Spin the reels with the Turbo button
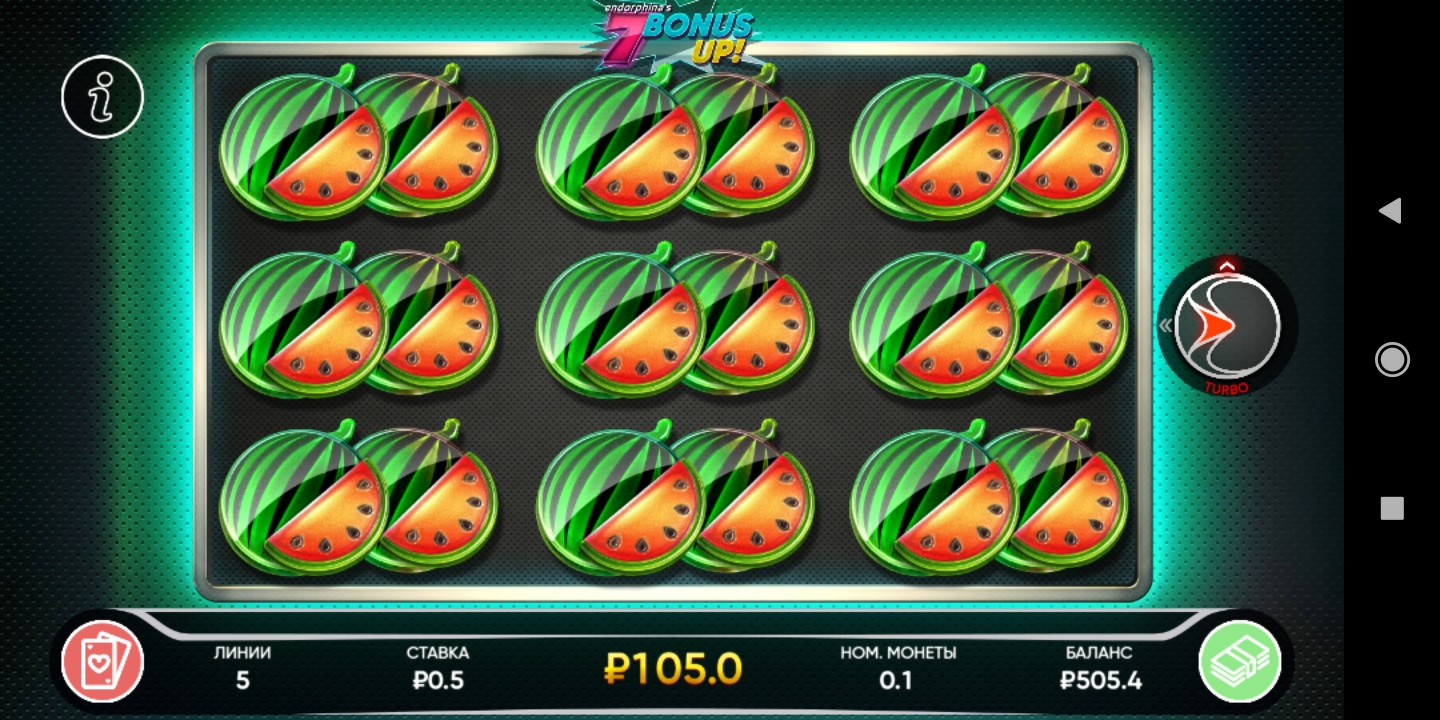 click(1227, 326)
